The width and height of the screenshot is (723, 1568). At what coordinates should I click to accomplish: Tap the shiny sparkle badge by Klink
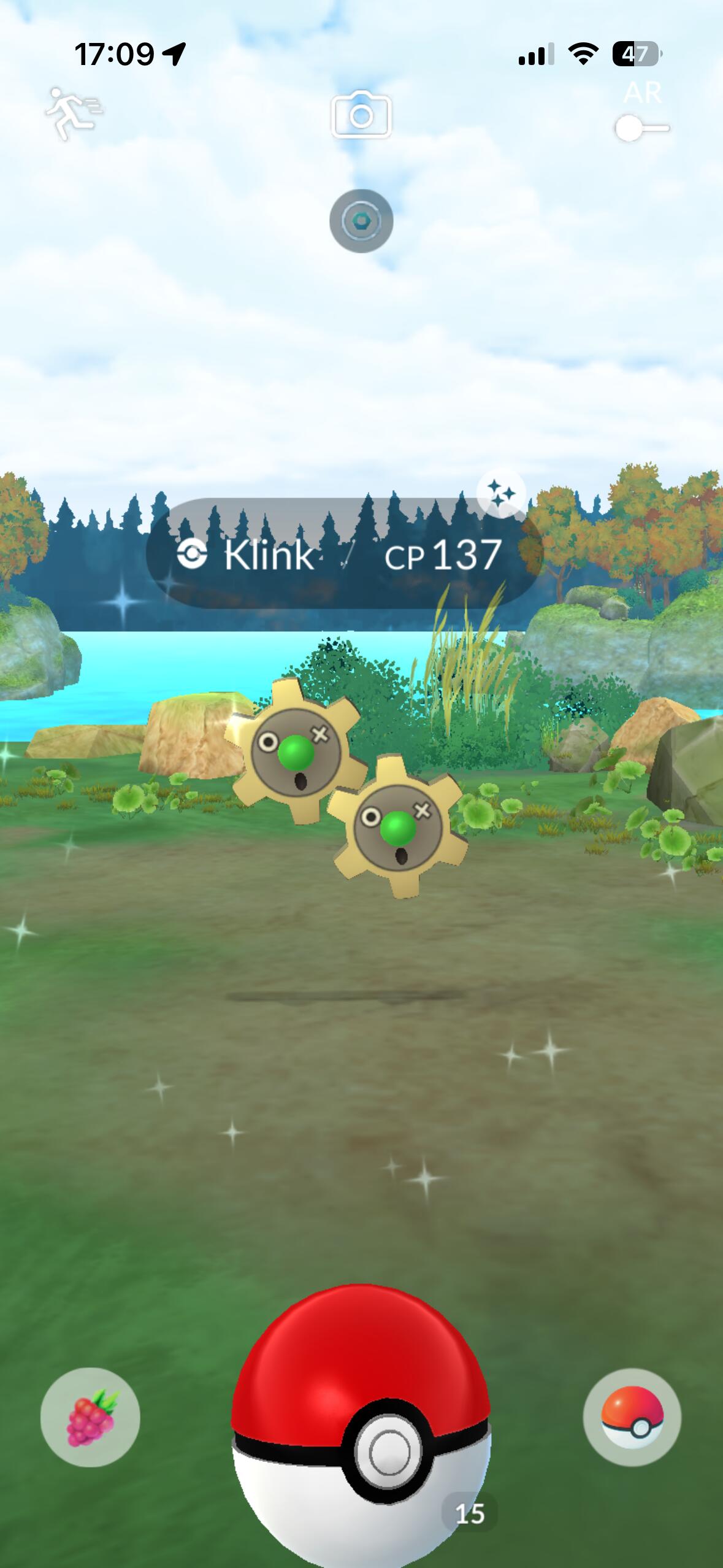[x=501, y=493]
